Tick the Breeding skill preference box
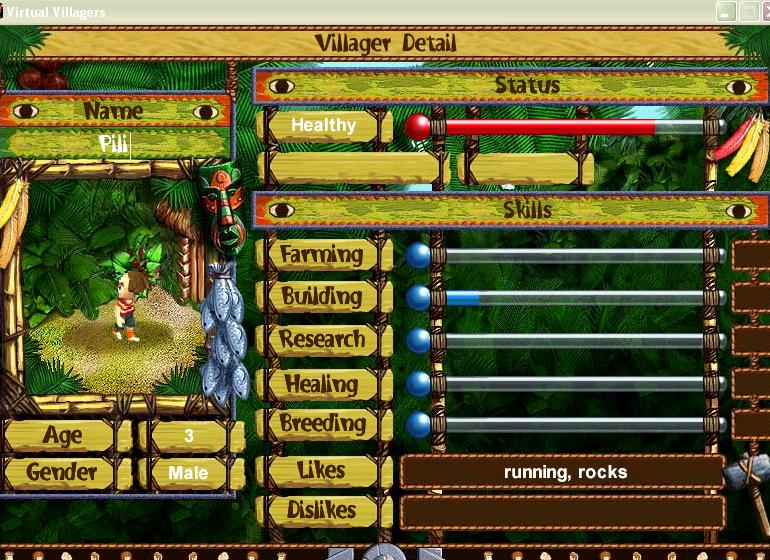 [751, 424]
